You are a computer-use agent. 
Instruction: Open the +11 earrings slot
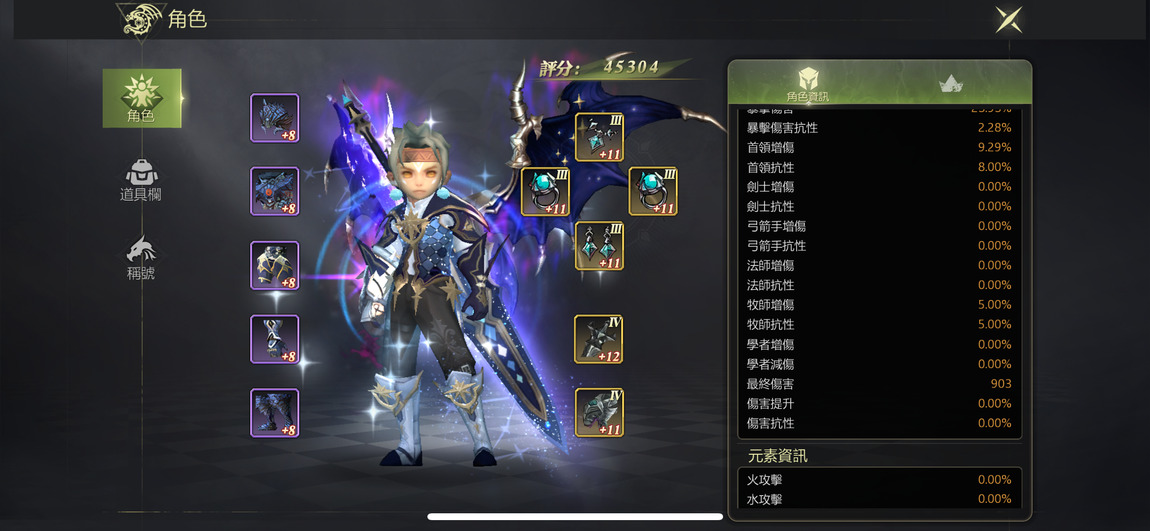tap(599, 246)
